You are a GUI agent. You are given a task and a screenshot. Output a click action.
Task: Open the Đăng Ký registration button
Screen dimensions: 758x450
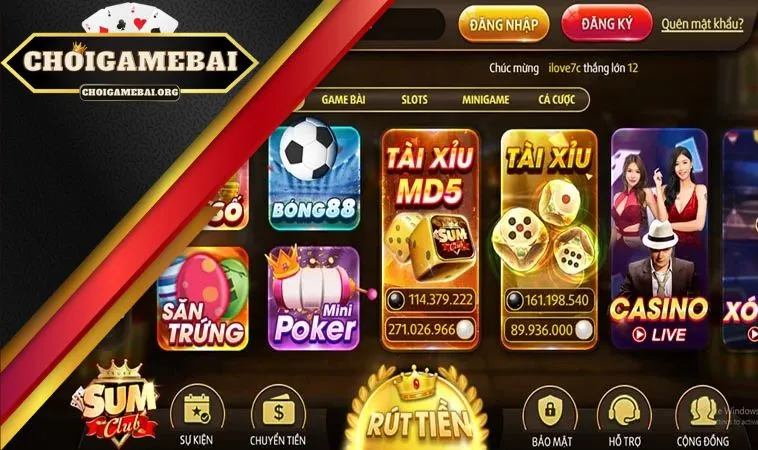coord(606,24)
